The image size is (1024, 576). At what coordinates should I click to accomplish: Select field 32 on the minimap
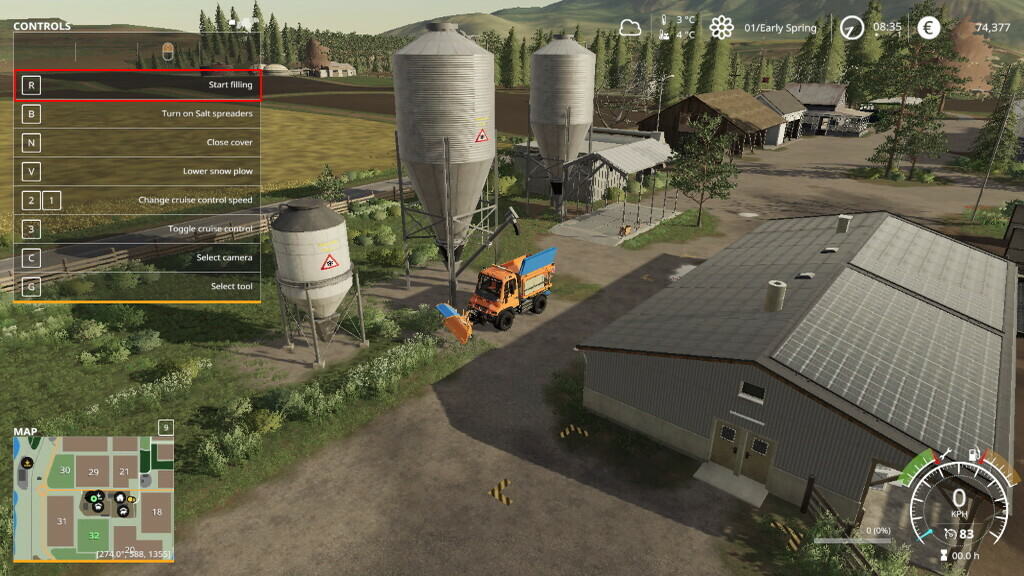[93, 535]
